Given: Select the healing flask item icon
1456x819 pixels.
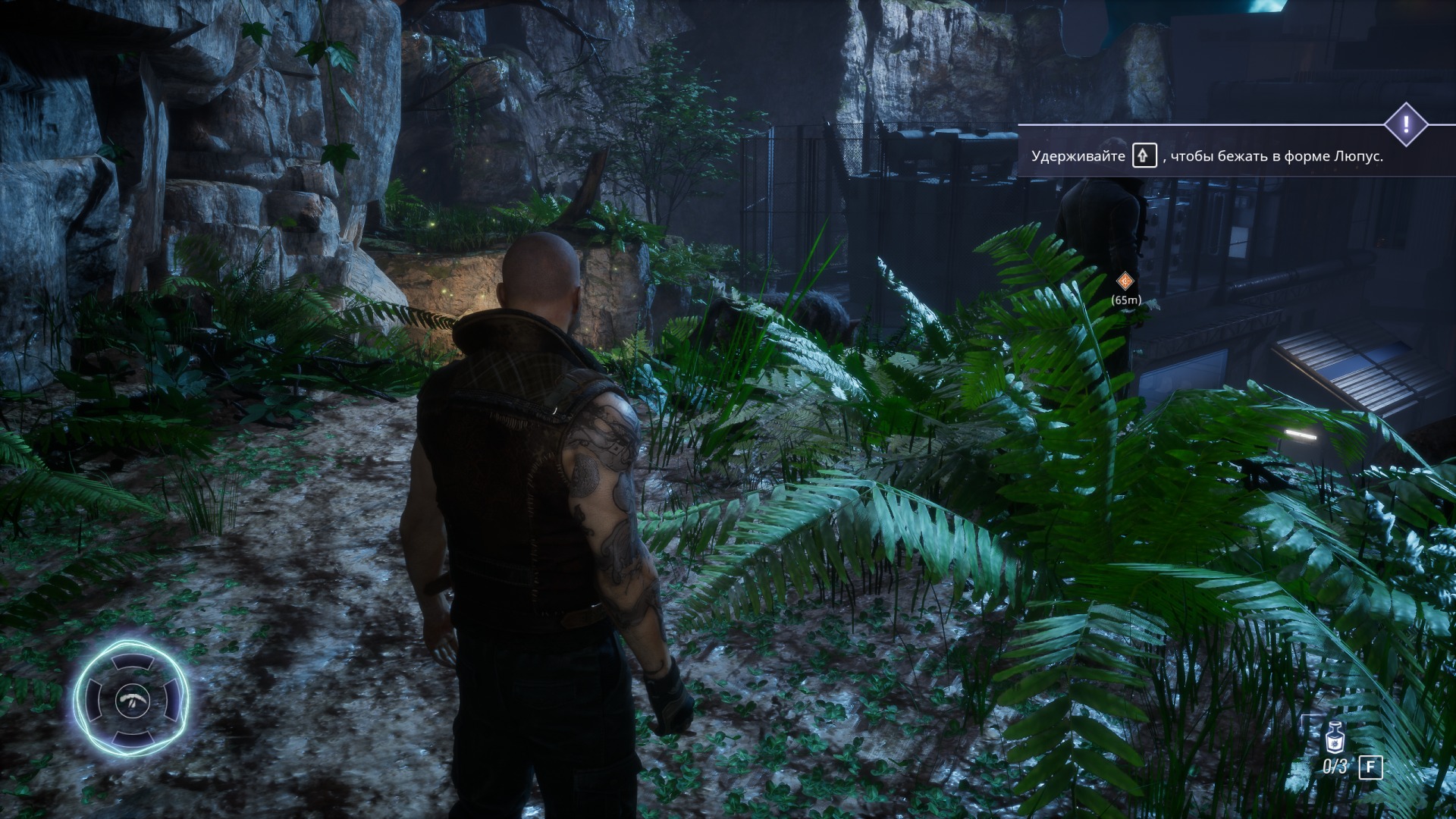Looking at the screenshot, I should [1335, 737].
